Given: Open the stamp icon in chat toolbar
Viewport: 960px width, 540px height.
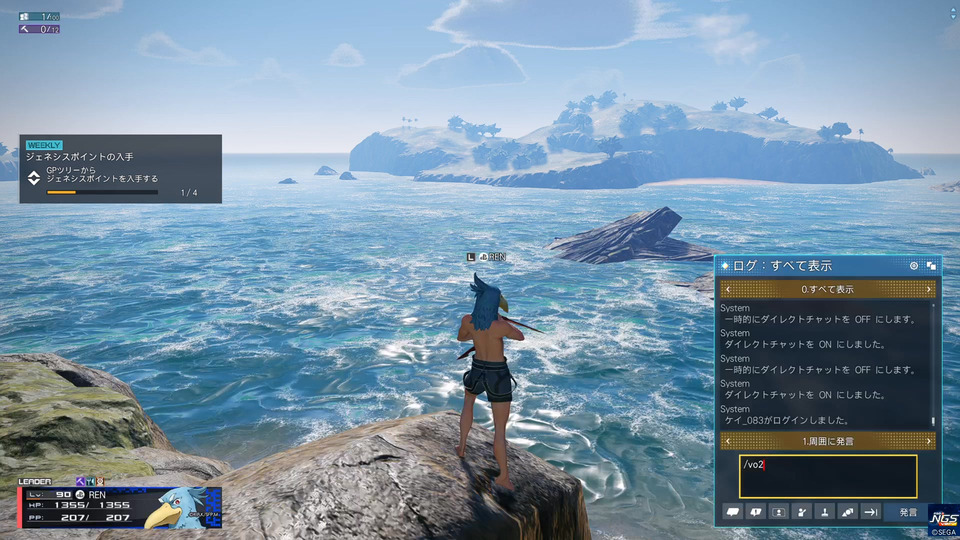Looking at the screenshot, I should [824, 512].
